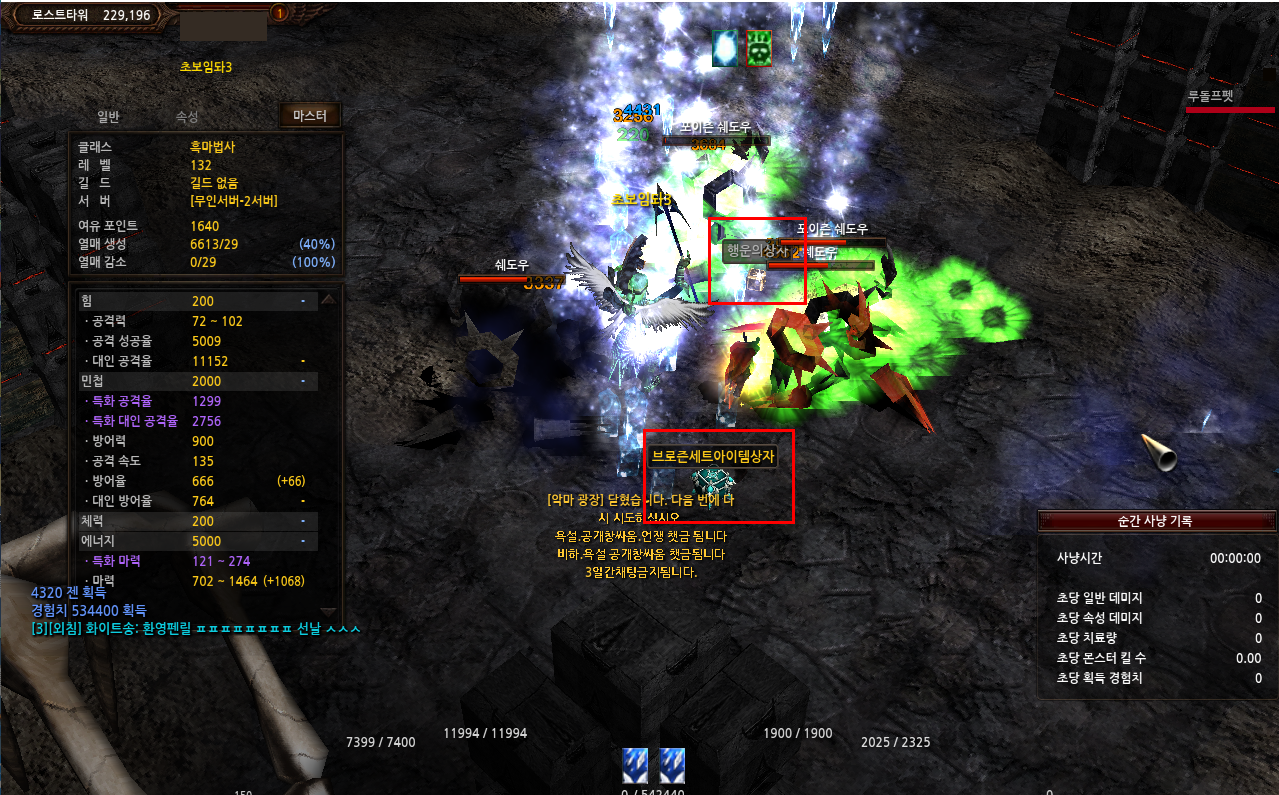The height and width of the screenshot is (795, 1279).
Task: Collapse the 체력 stat row
Action: point(302,521)
